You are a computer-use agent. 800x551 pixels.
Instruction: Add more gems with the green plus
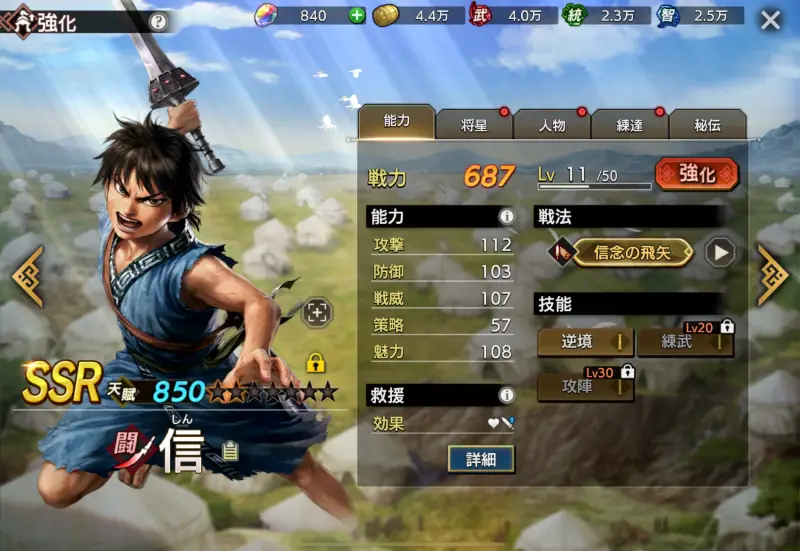(357, 15)
